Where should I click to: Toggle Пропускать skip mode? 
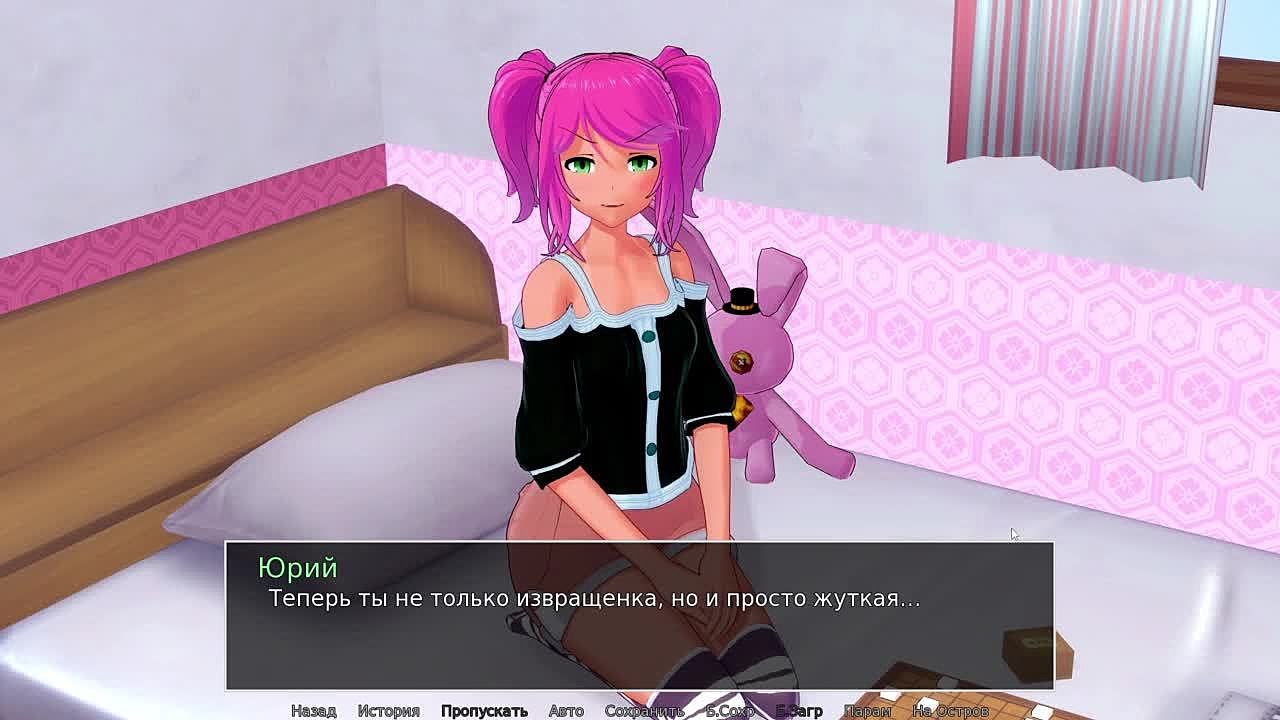(x=484, y=710)
